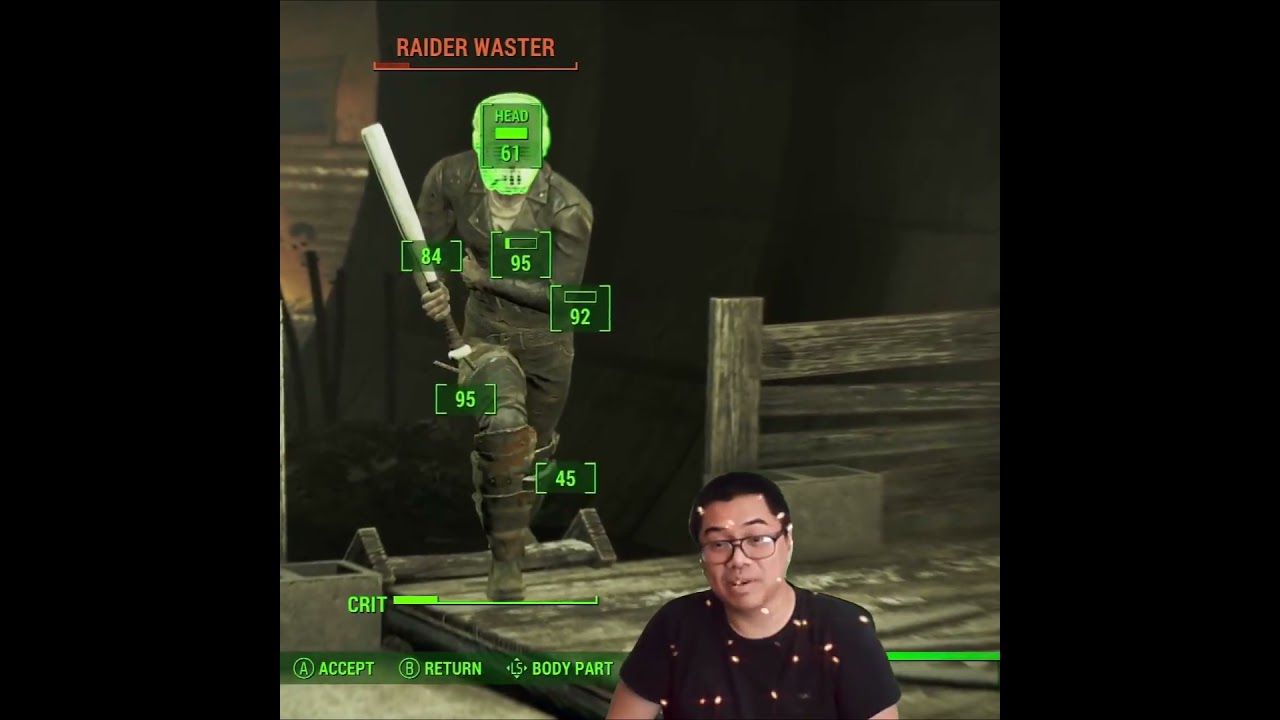Click the RAIDER WASTER name label
The height and width of the screenshot is (720, 1280).
[476, 47]
